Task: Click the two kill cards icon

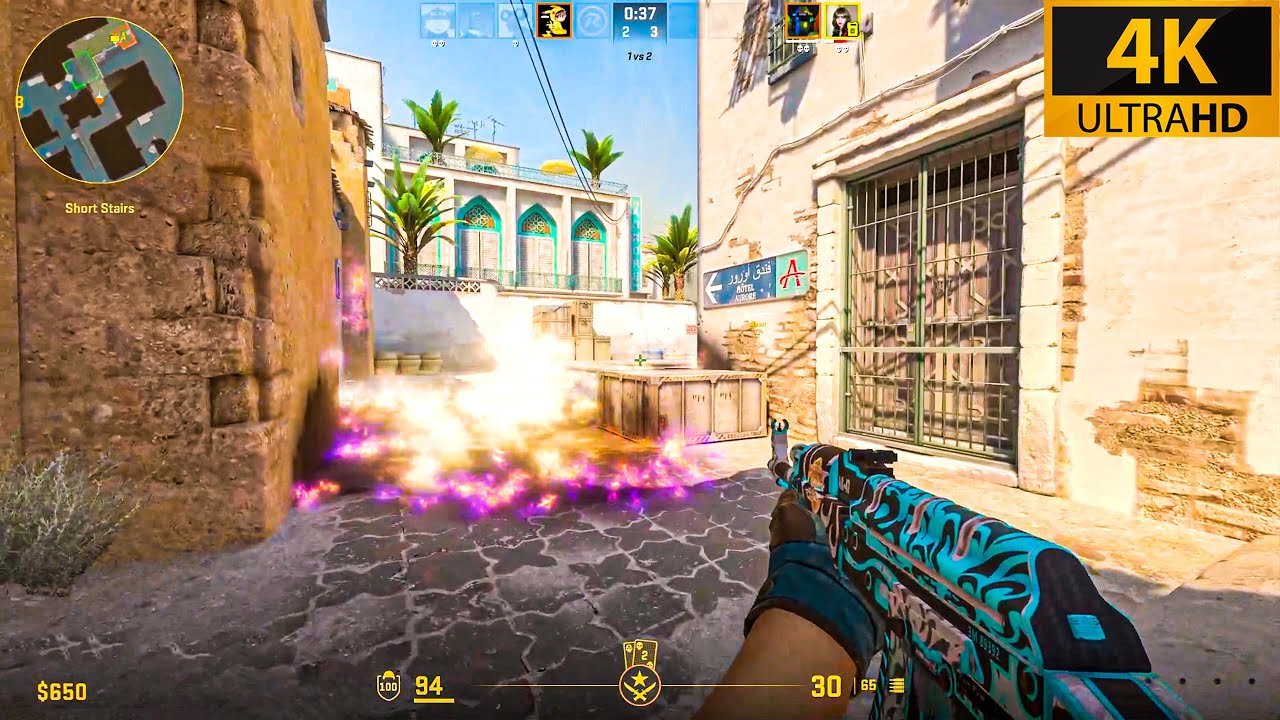Action: pos(639,653)
